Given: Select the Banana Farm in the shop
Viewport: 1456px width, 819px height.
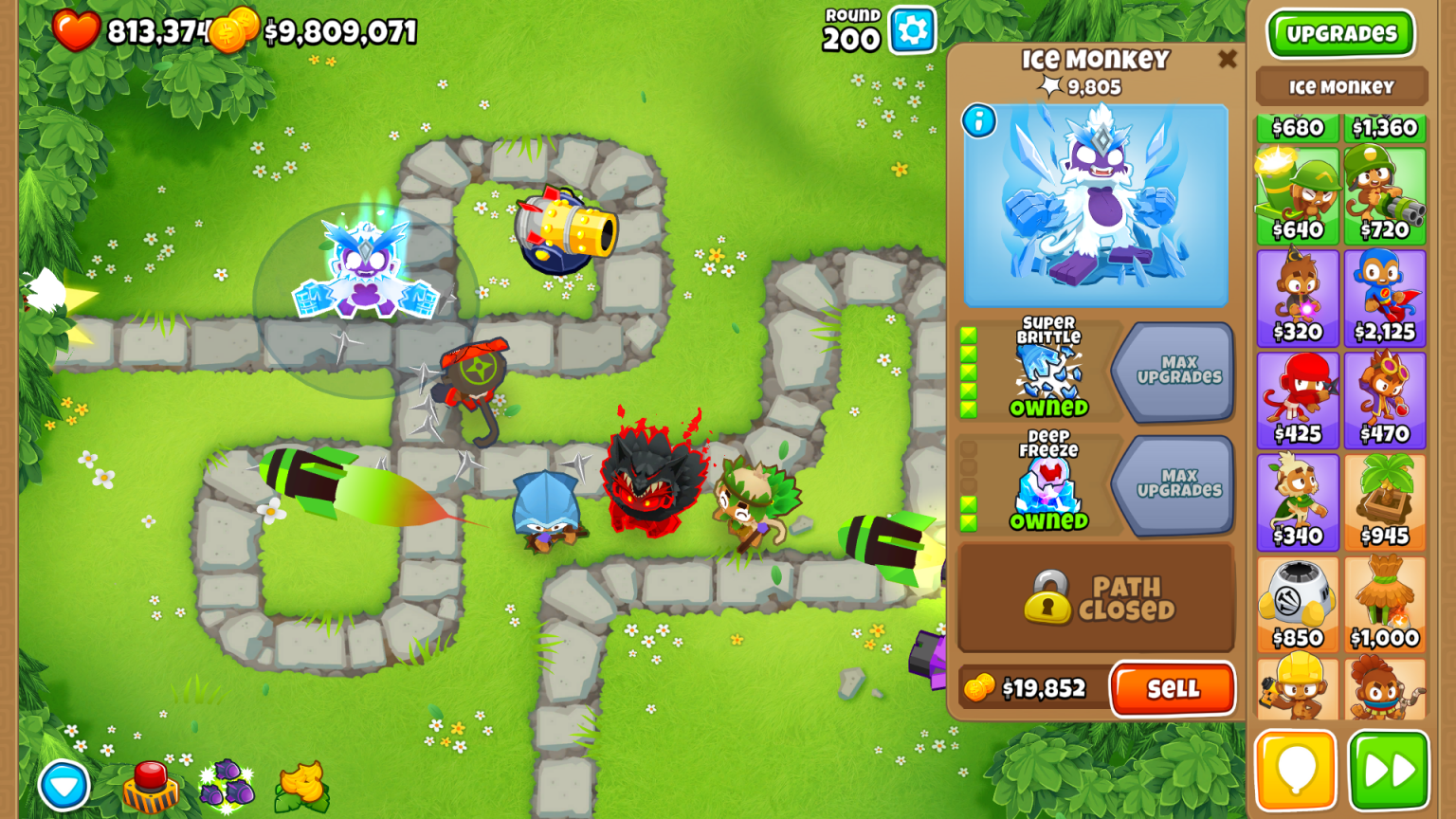Looking at the screenshot, I should click(1385, 498).
